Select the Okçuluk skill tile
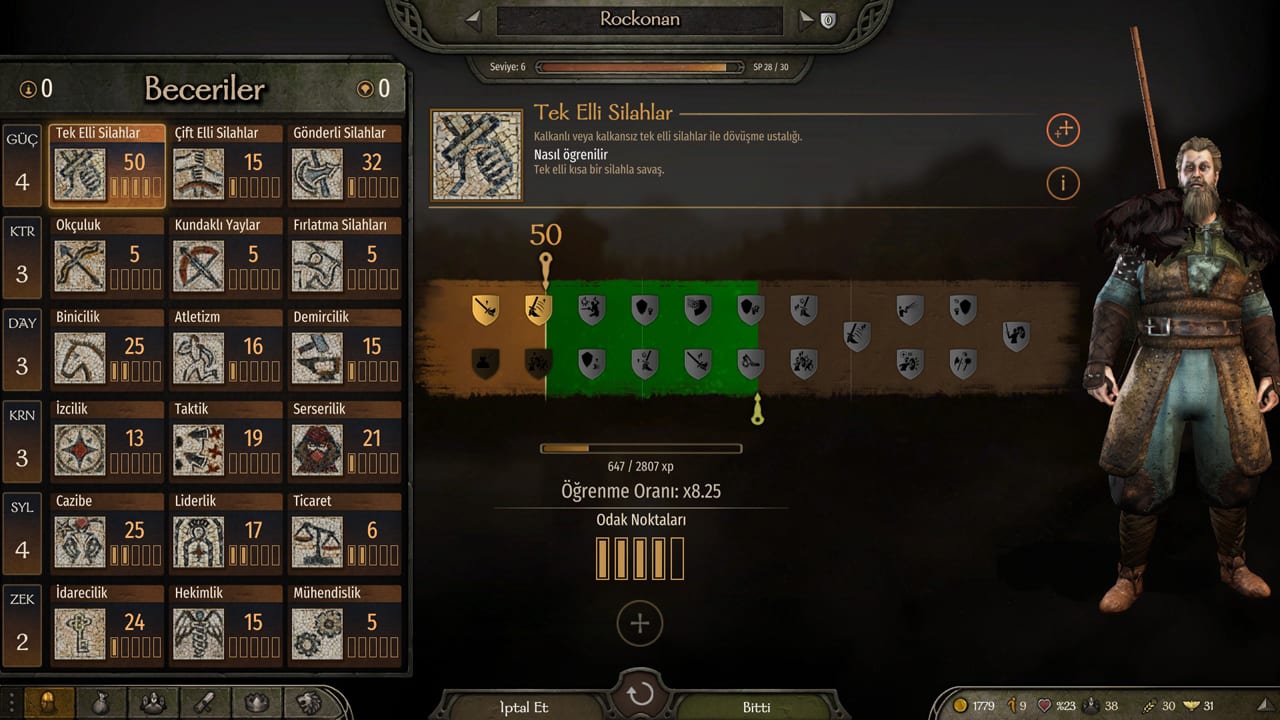Screen dimensions: 1280x720 coord(108,258)
